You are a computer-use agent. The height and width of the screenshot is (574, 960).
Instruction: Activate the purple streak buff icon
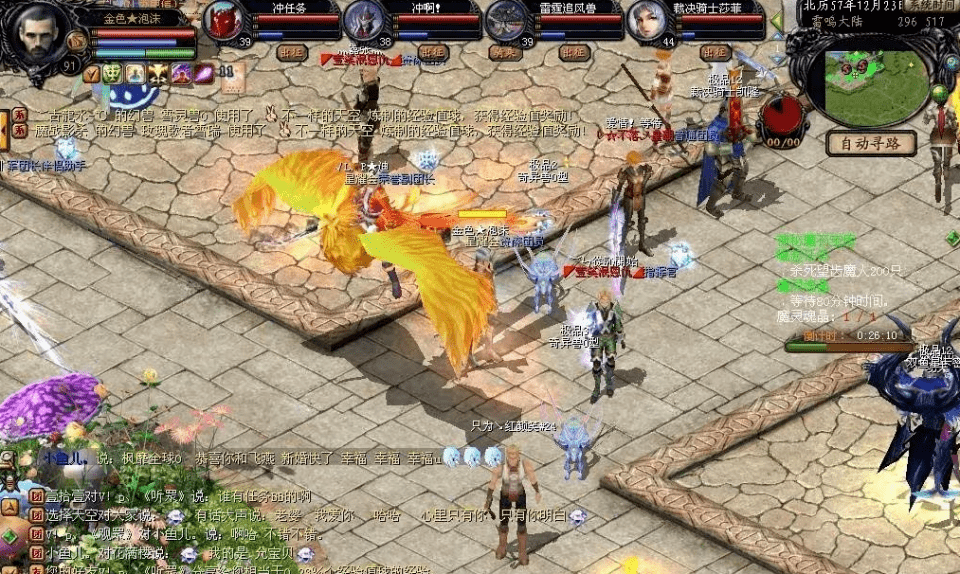pos(203,73)
